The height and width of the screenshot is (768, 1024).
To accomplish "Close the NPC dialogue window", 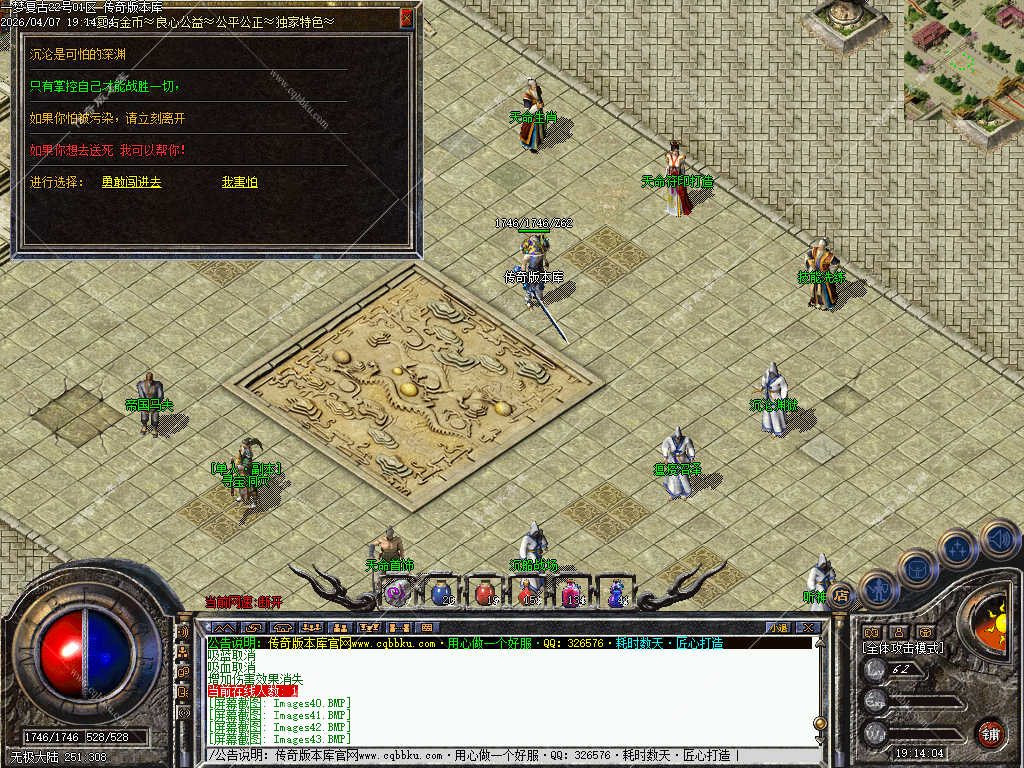I will click(405, 17).
